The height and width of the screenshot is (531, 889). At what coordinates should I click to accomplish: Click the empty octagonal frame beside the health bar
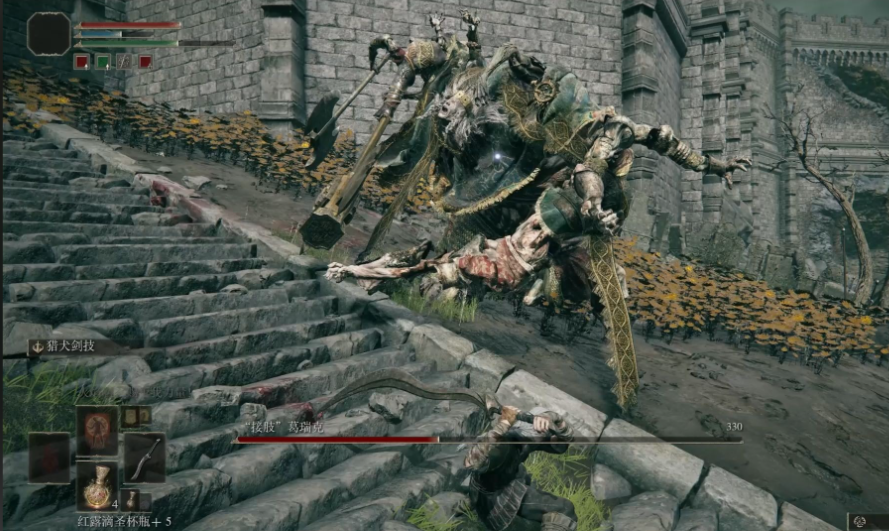click(48, 34)
